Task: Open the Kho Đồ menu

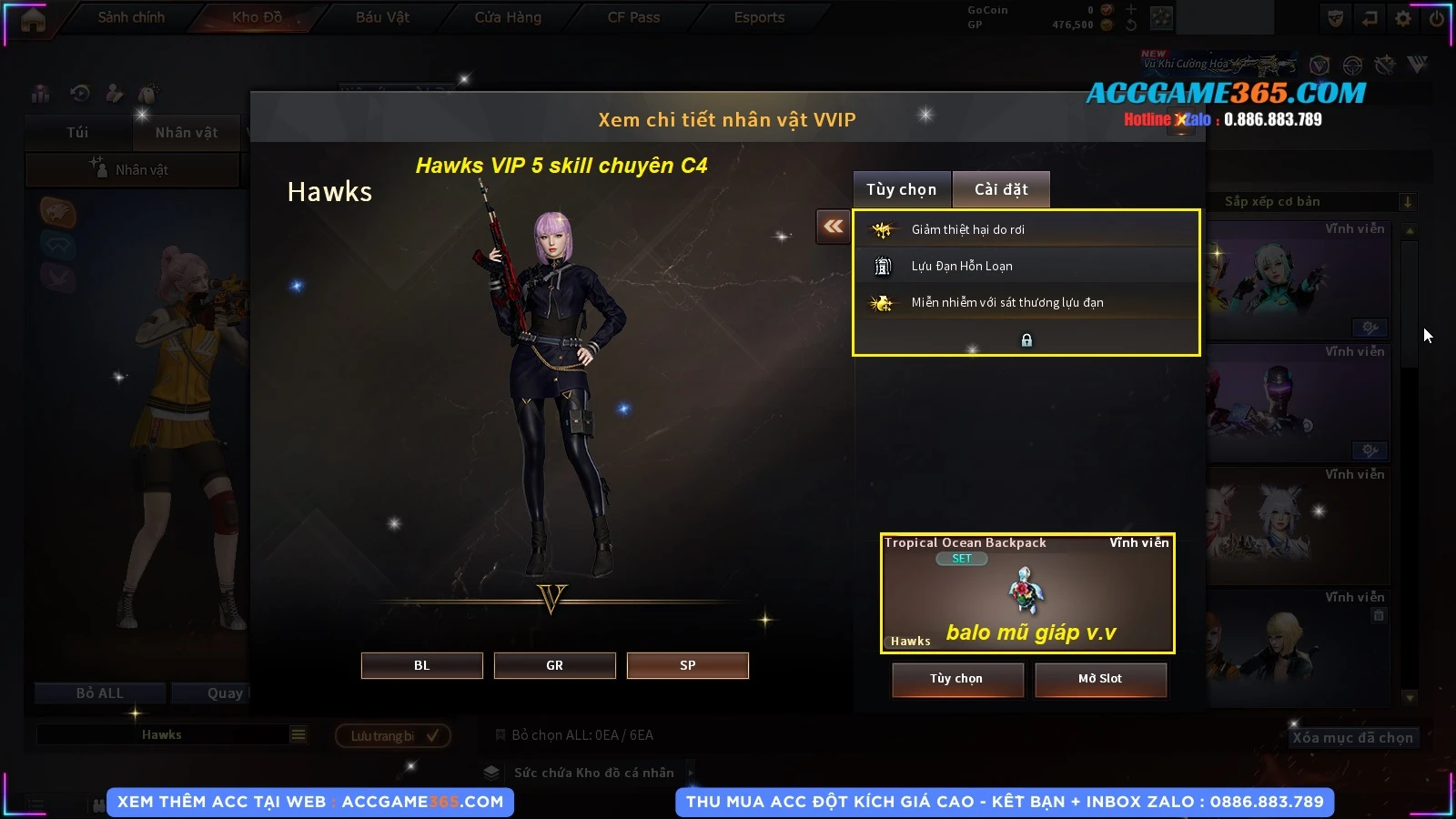Action: [x=257, y=17]
